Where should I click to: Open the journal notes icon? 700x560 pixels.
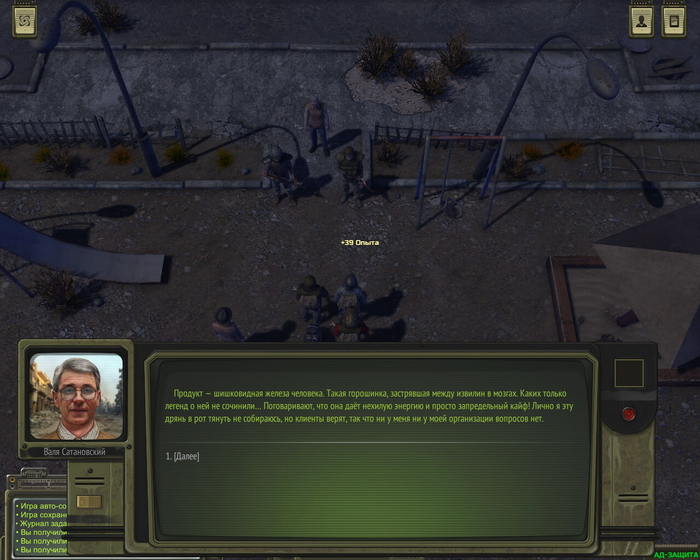pos(673,21)
